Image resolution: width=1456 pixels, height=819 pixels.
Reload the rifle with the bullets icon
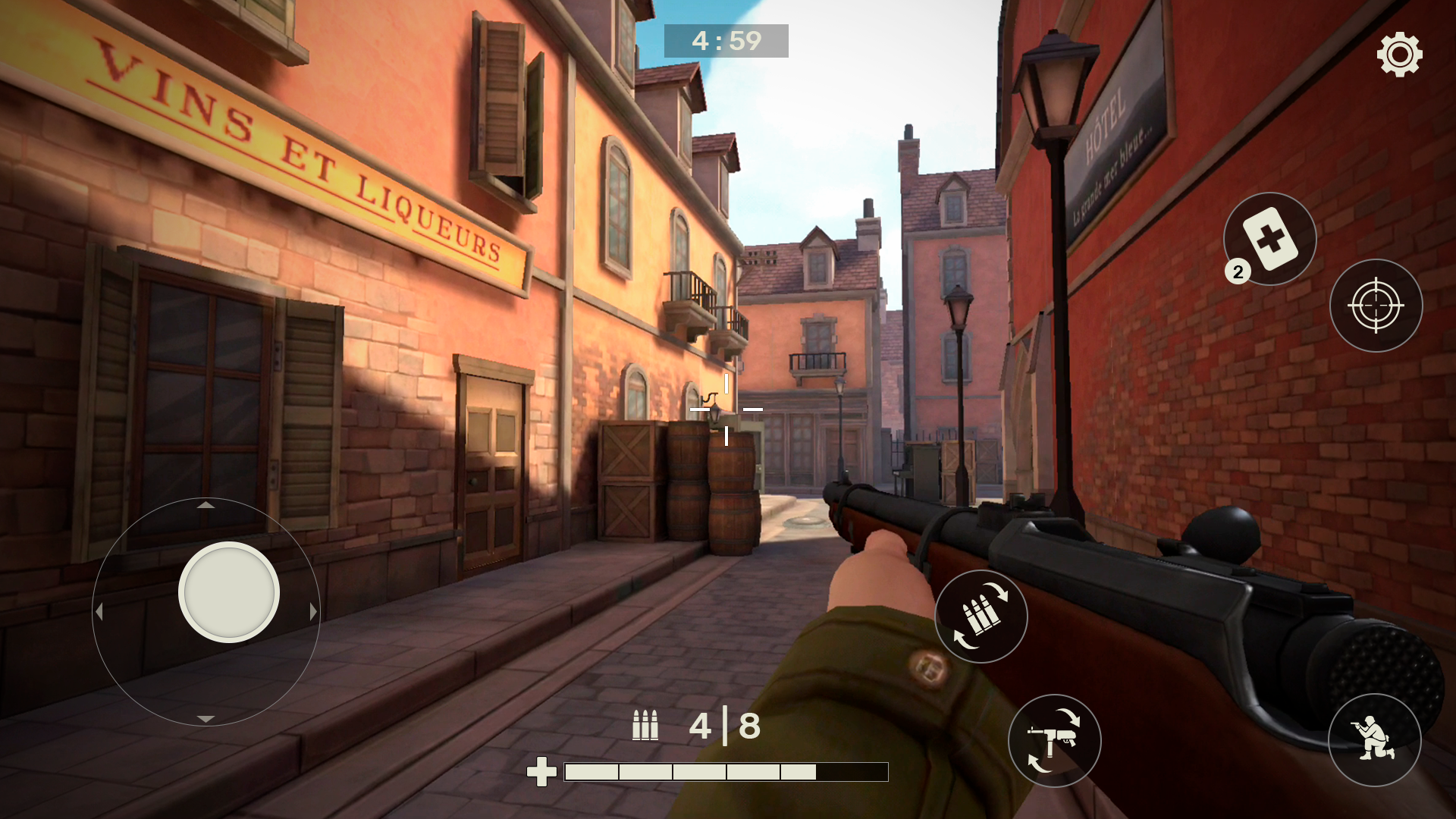tap(981, 617)
